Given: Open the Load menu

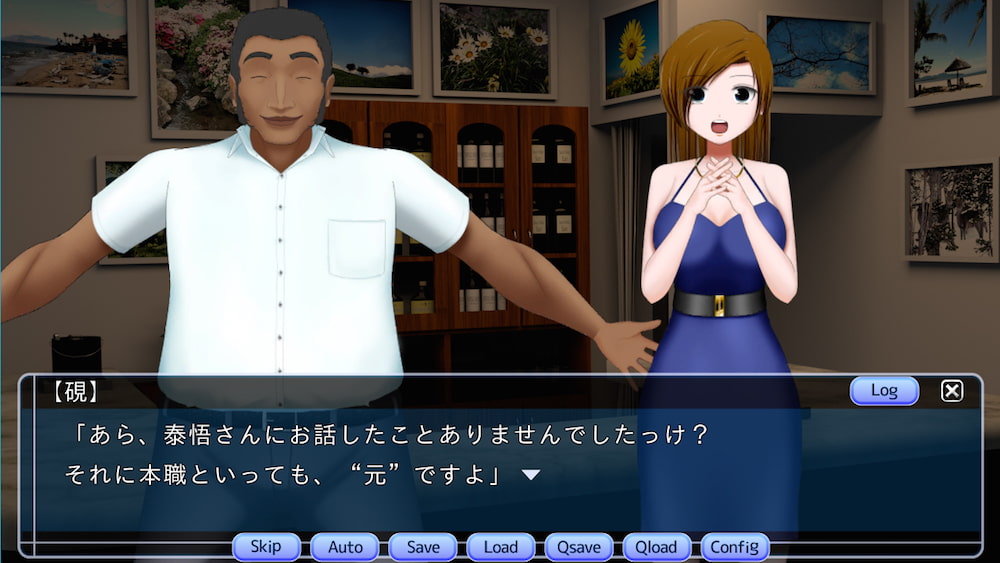Looking at the screenshot, I should click(501, 547).
